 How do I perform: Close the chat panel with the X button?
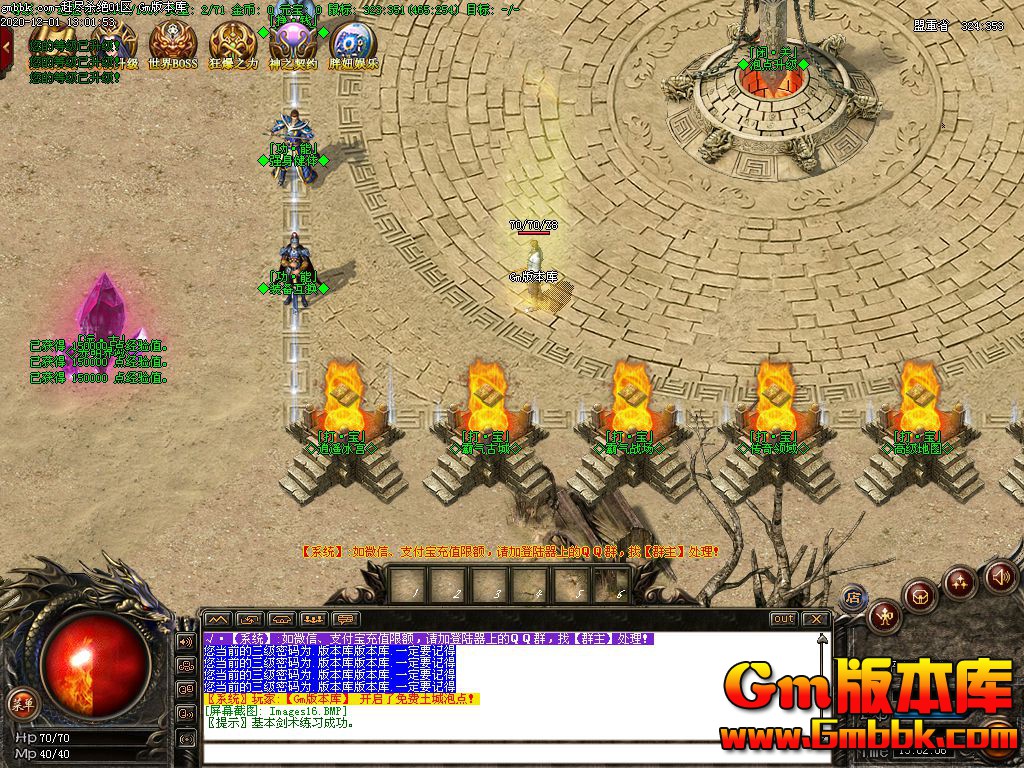click(816, 619)
